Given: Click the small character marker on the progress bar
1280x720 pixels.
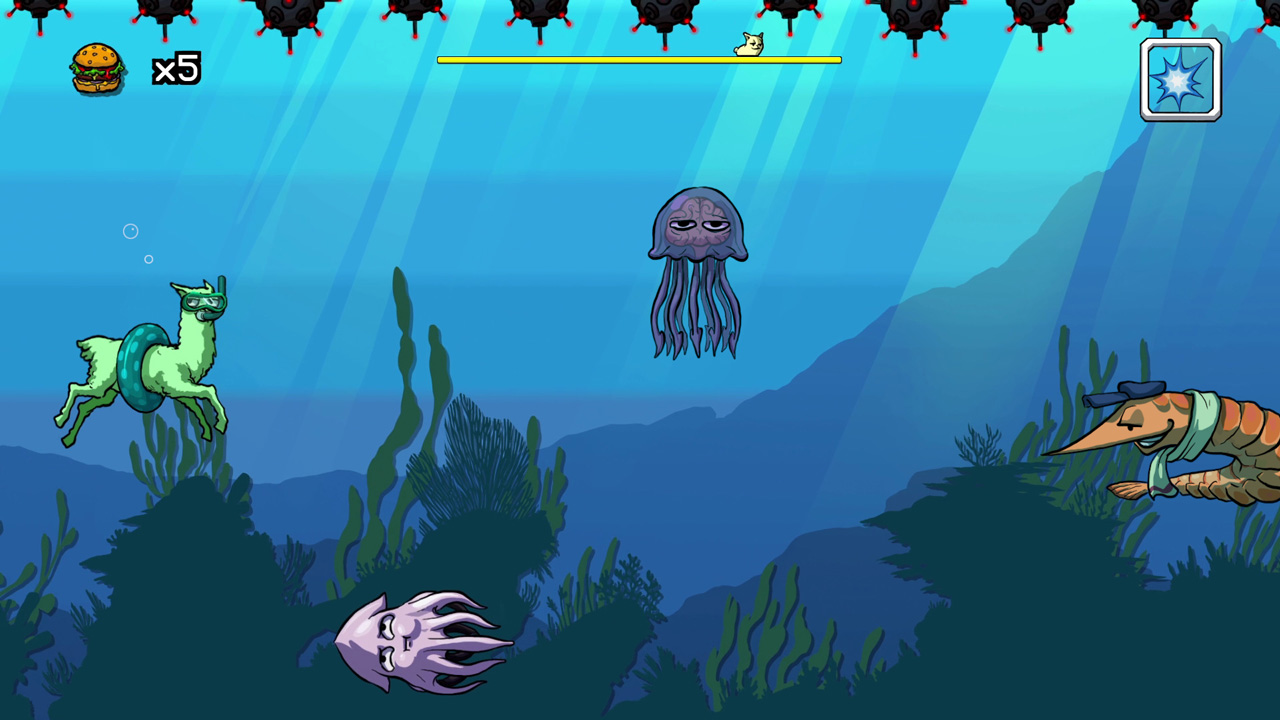Looking at the screenshot, I should tap(750, 44).
